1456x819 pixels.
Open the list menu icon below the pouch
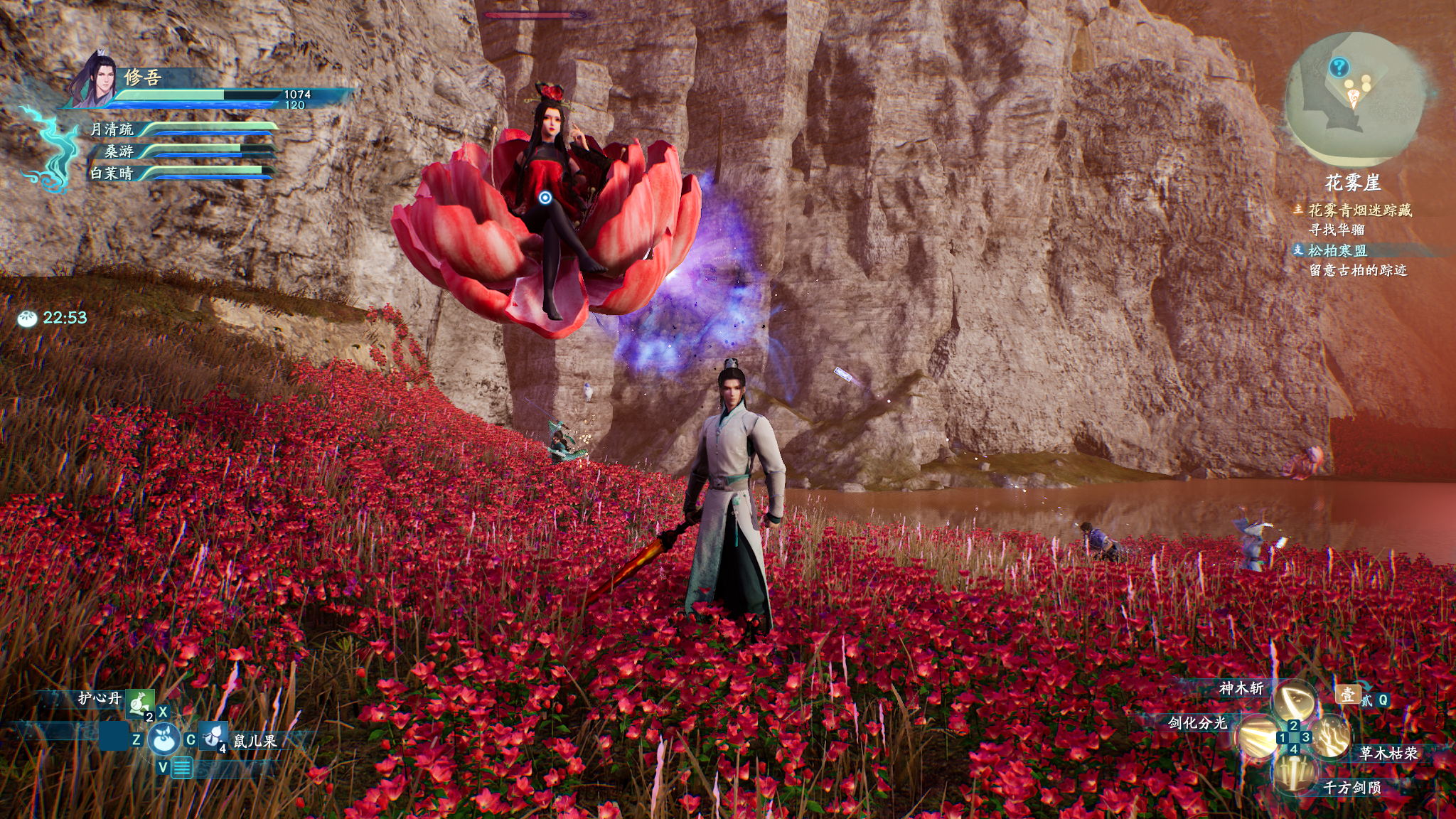pyautogui.click(x=182, y=768)
